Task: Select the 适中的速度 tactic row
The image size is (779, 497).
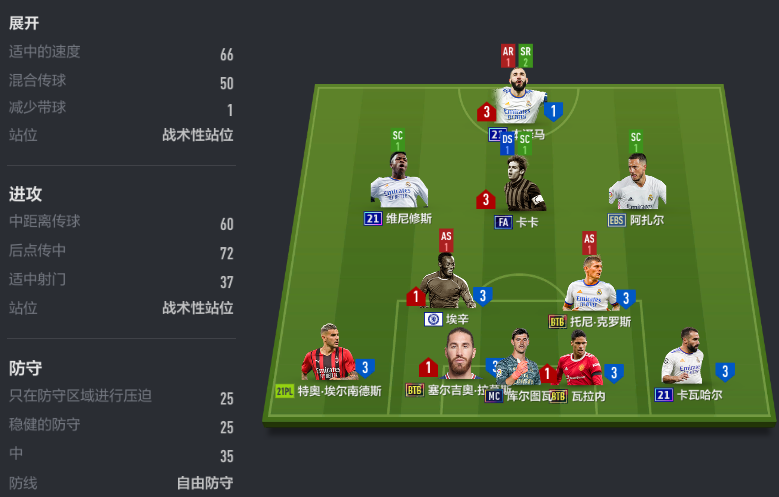Action: pos(121,53)
